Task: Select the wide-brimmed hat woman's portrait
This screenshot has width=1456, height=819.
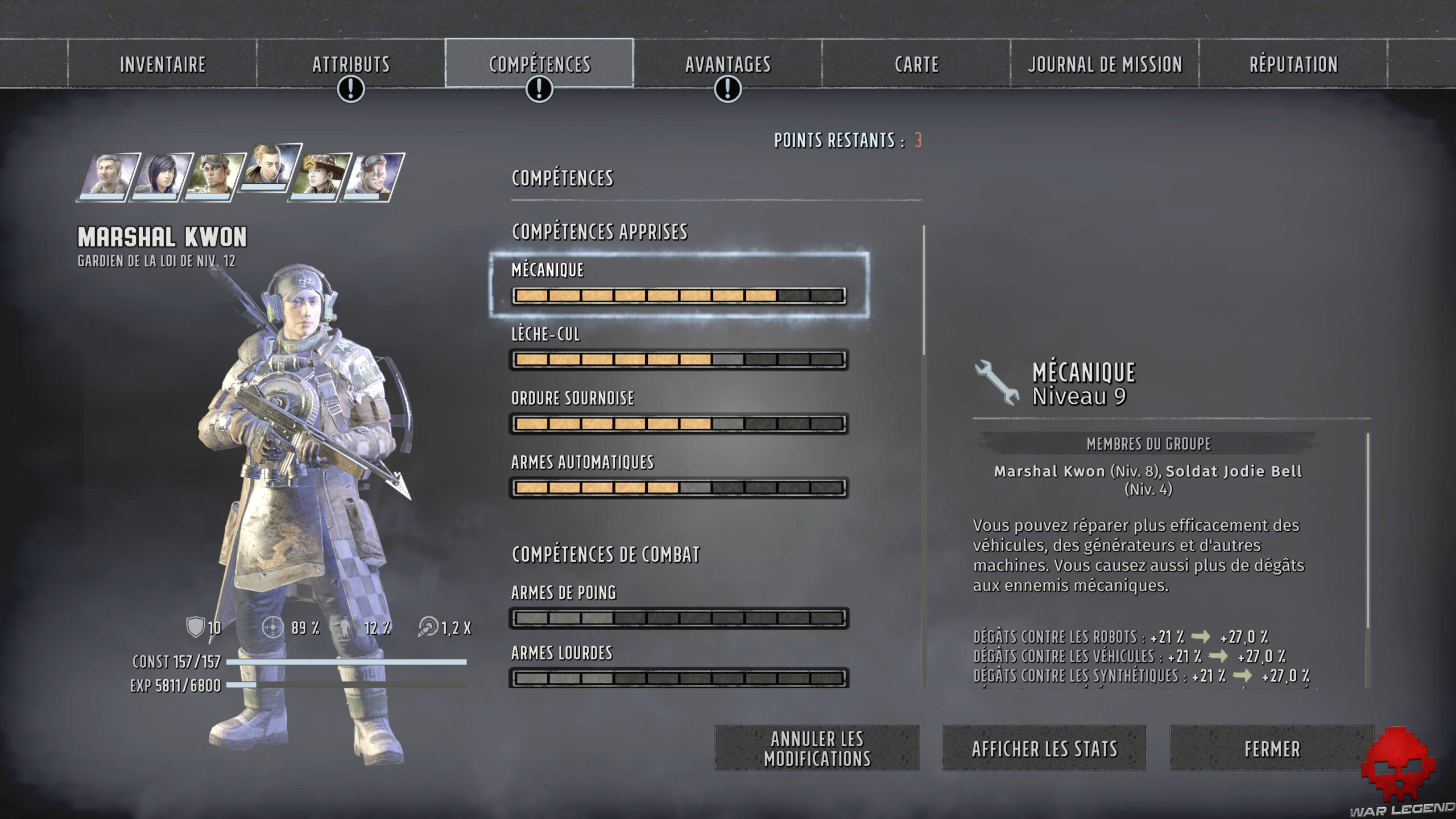Action: pos(320,175)
